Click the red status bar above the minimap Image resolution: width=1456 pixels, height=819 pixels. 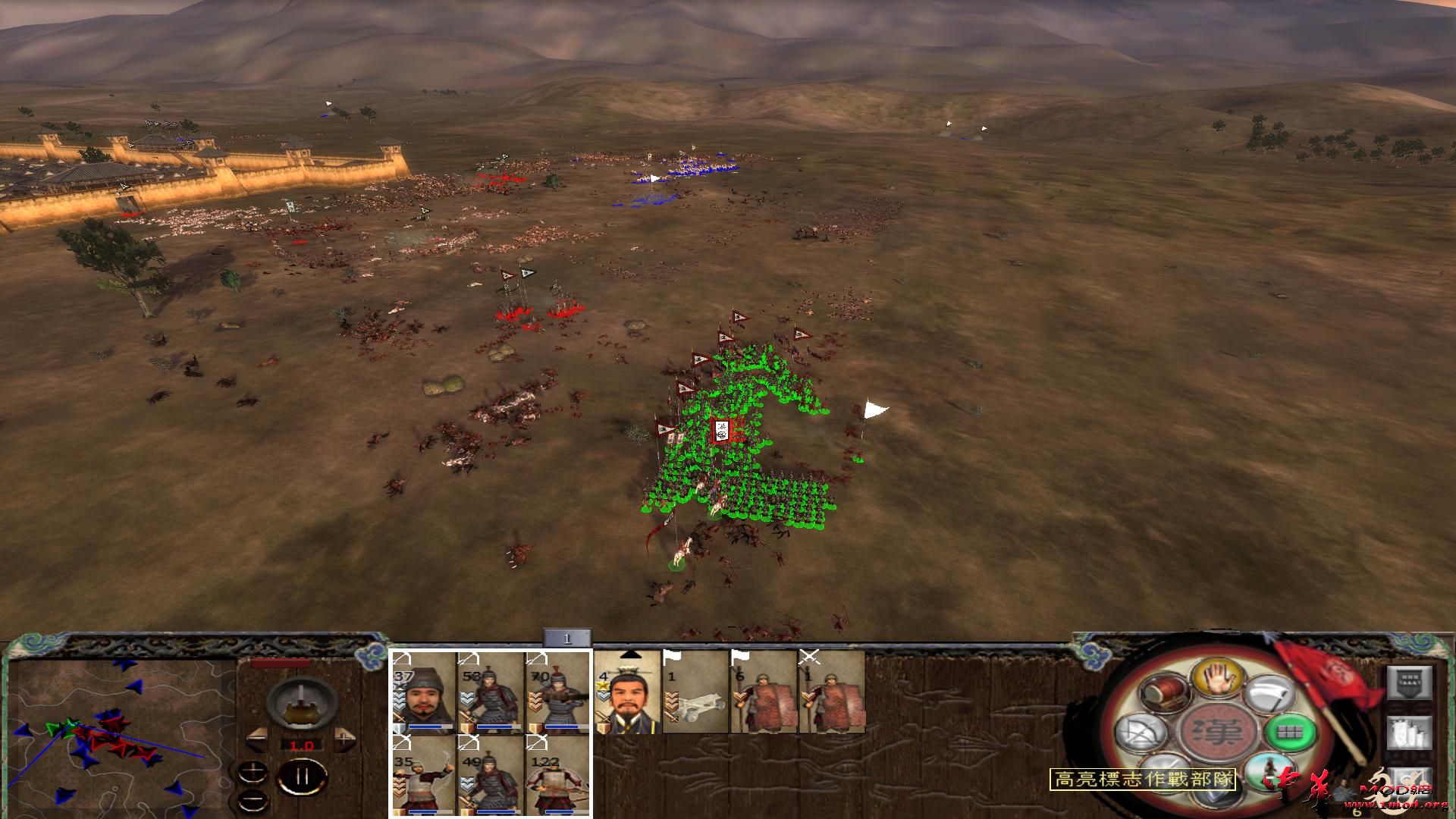tap(281, 663)
